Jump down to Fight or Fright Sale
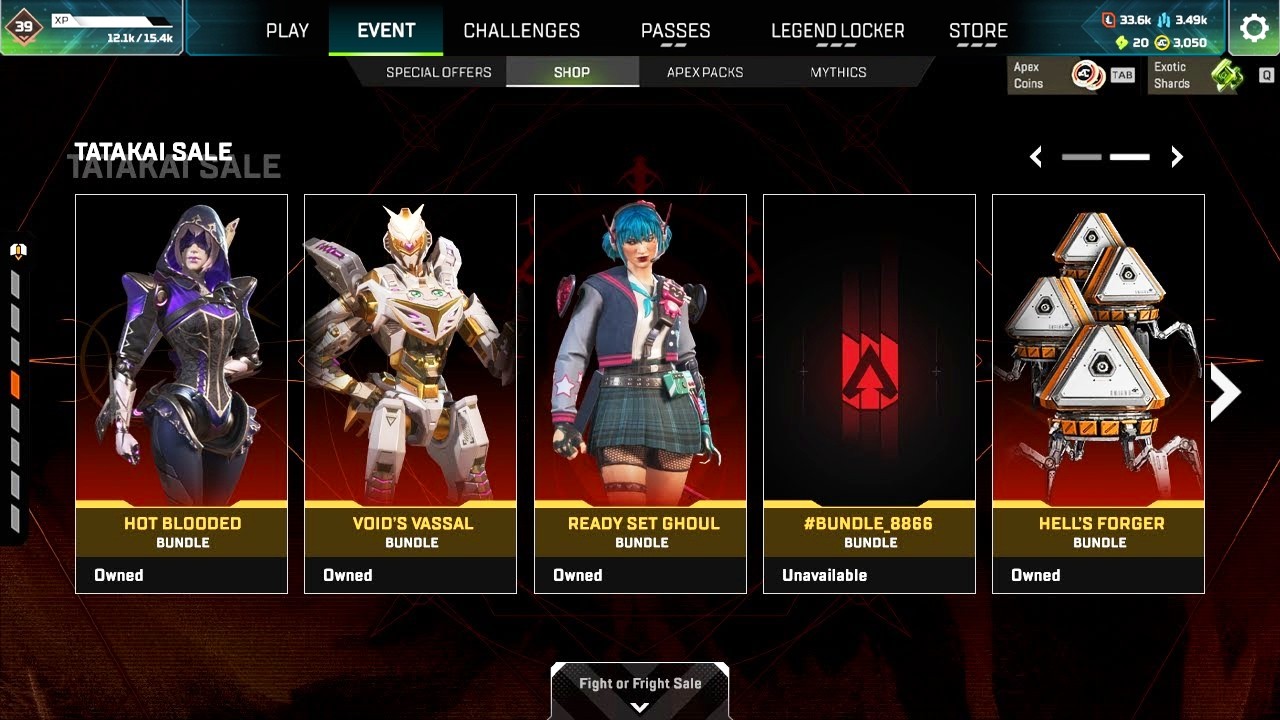The width and height of the screenshot is (1280, 720). click(x=640, y=691)
